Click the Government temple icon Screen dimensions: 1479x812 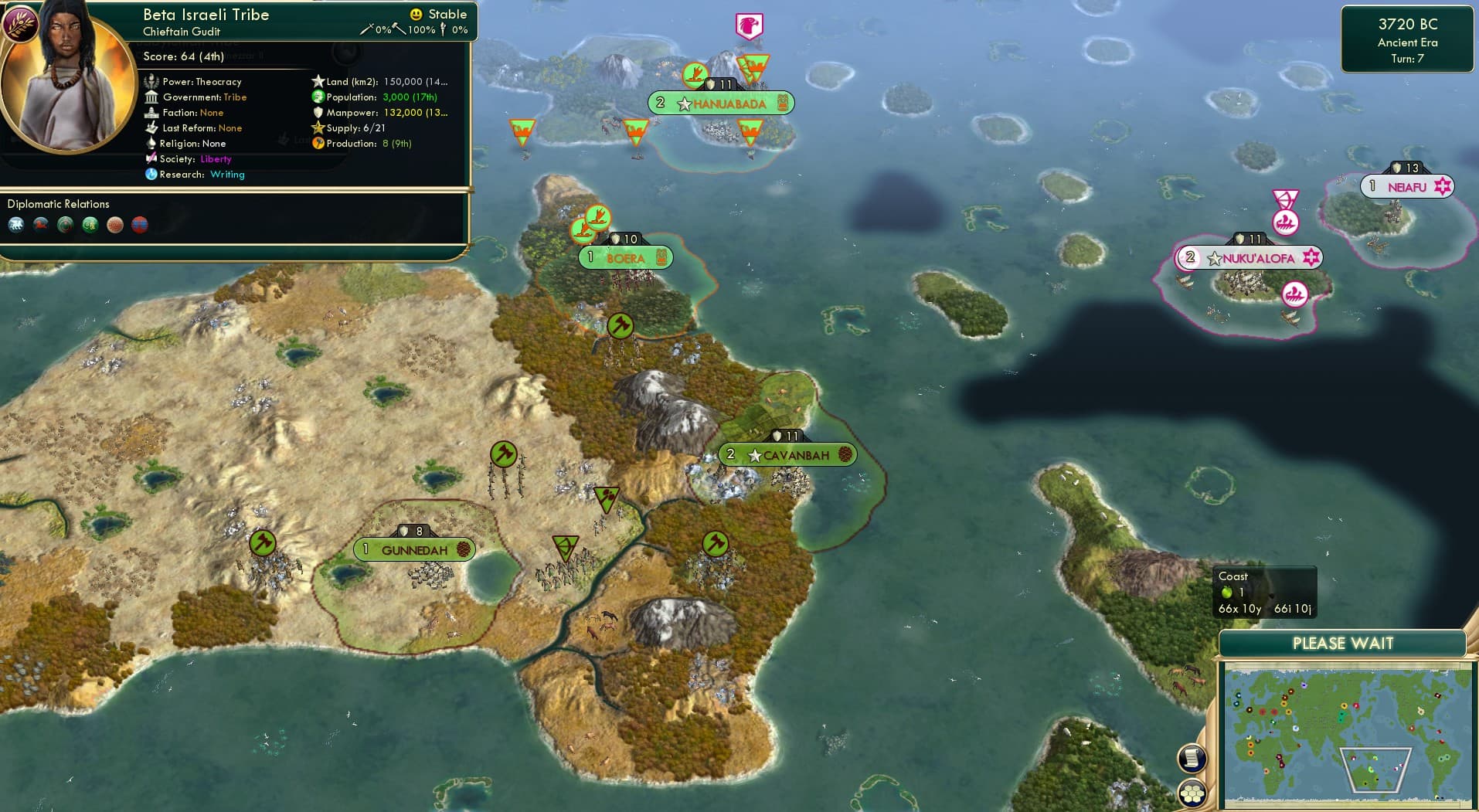point(151,97)
